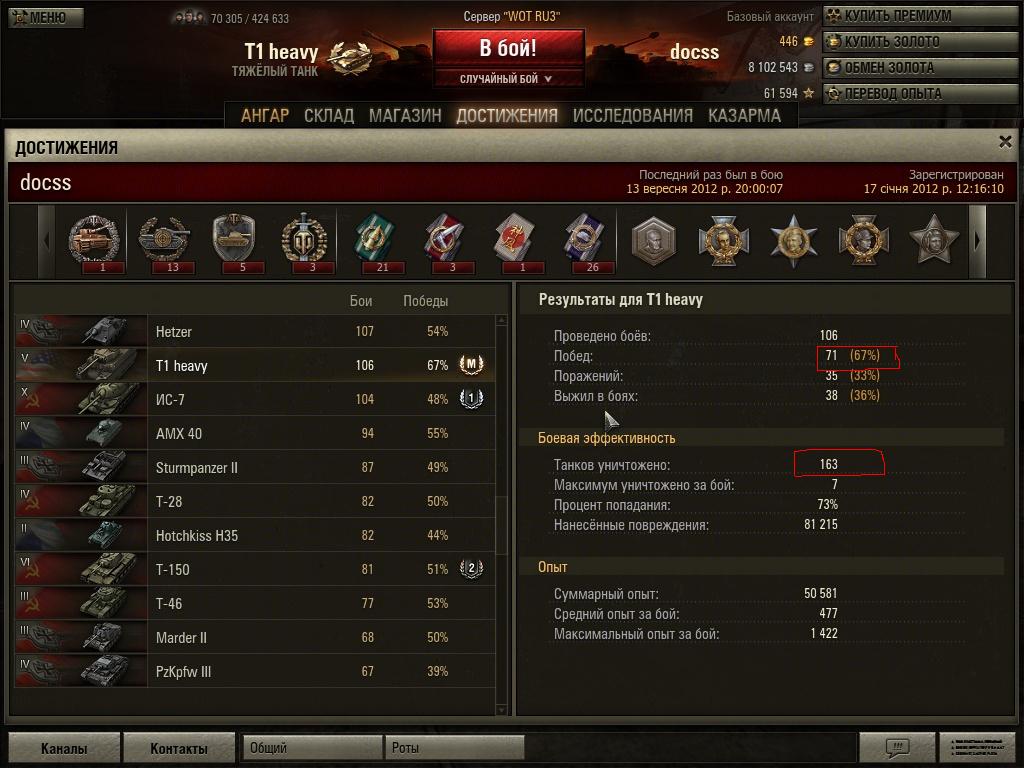Switch to the АНГАР tab
Screen dimensions: 1024x768
(265, 116)
